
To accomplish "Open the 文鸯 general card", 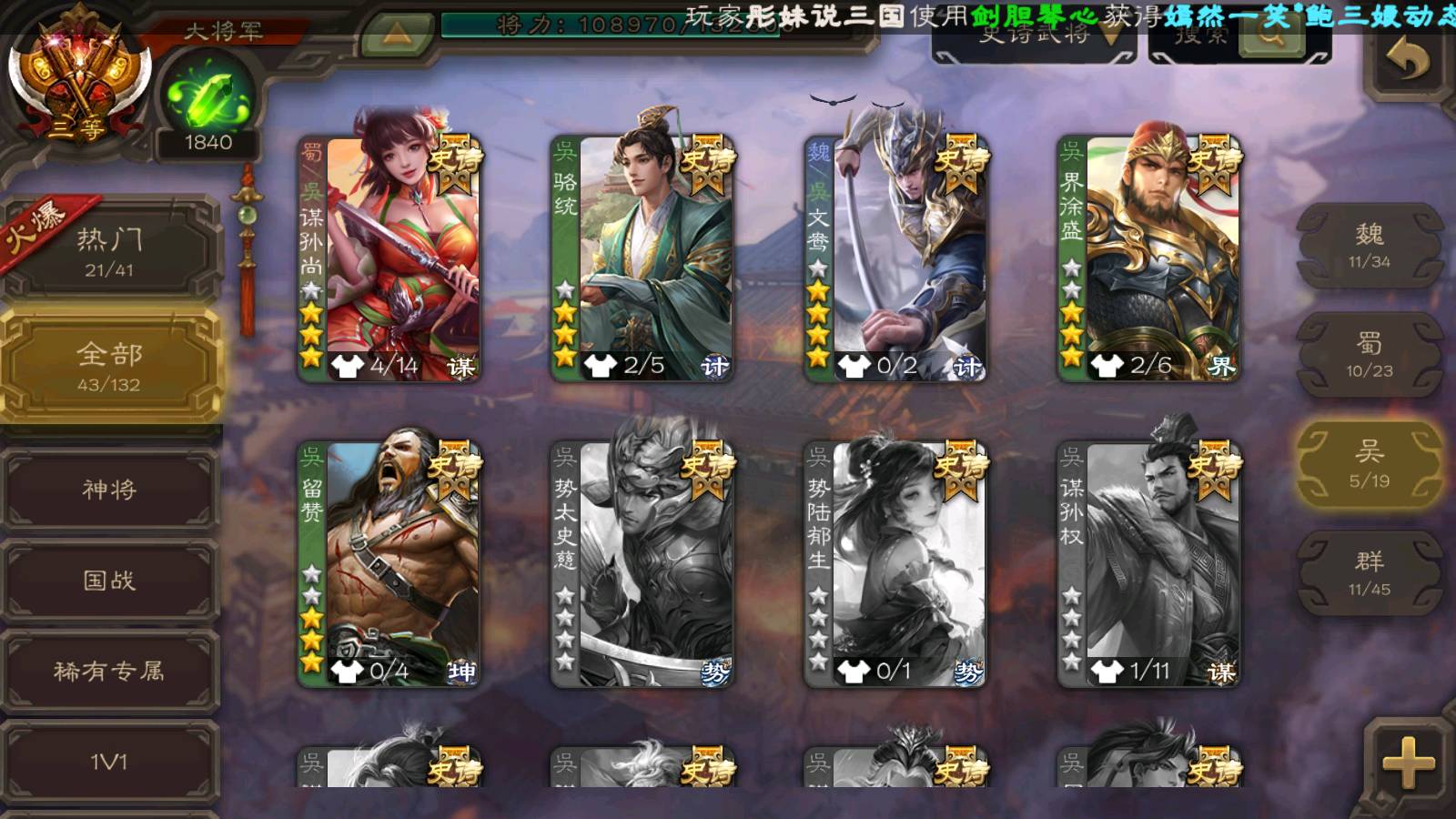I will click(x=895, y=259).
